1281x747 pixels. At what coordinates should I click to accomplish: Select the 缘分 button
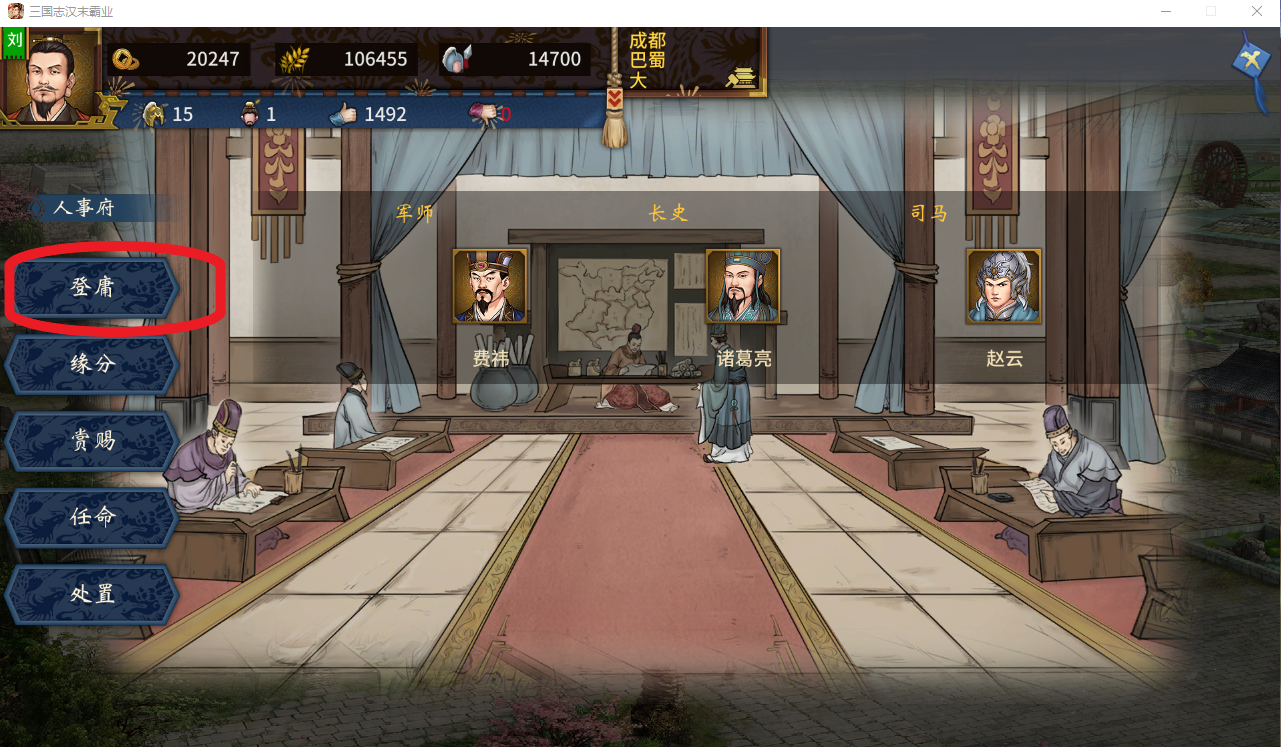pyautogui.click(x=92, y=364)
